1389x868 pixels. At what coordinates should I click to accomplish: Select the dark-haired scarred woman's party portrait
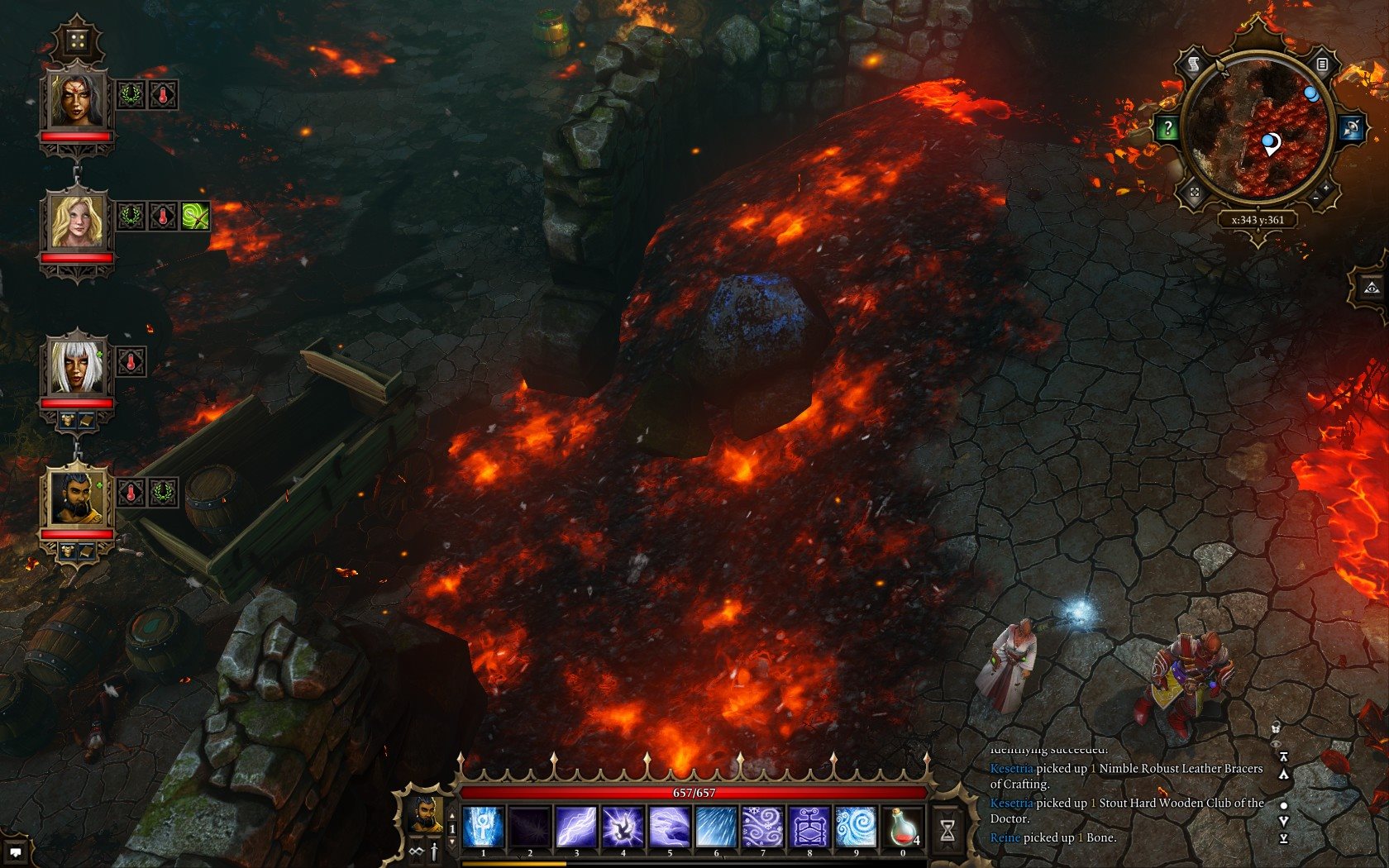[76, 100]
